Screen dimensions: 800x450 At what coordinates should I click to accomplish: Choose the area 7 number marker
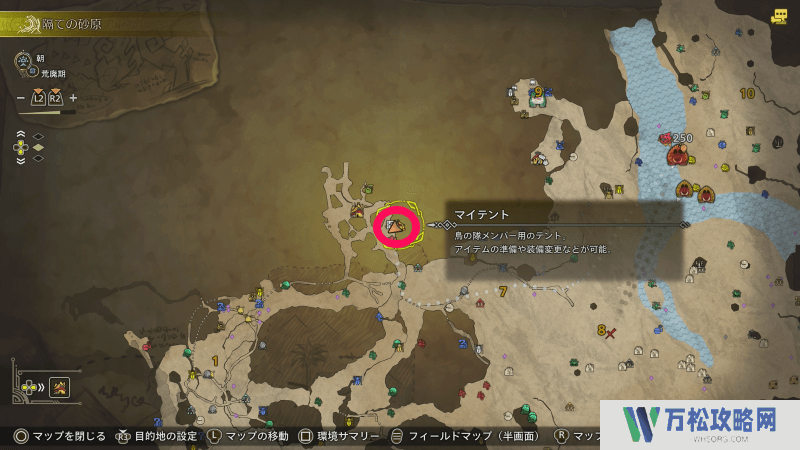[503, 292]
